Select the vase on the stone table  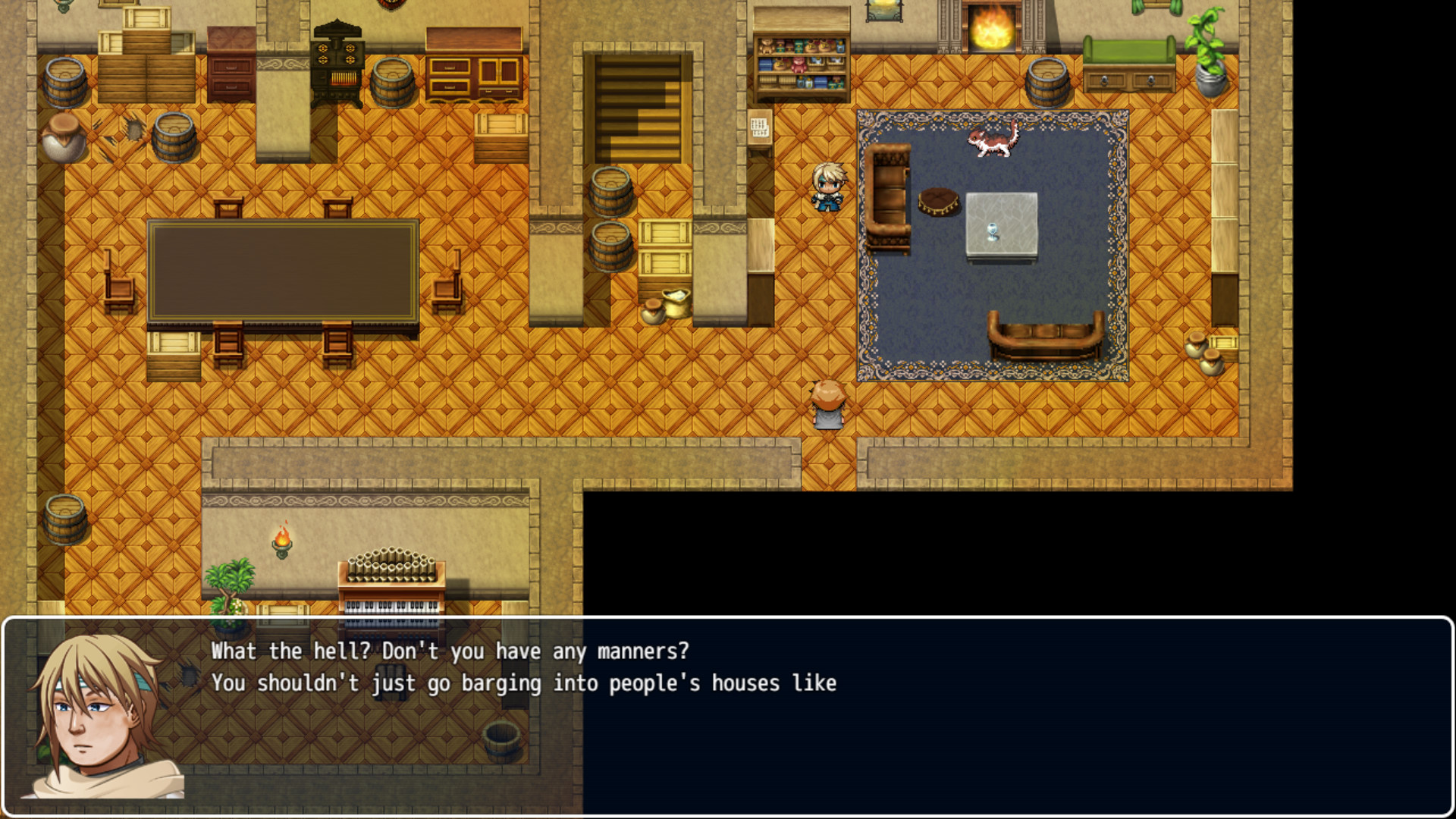pos(993,231)
